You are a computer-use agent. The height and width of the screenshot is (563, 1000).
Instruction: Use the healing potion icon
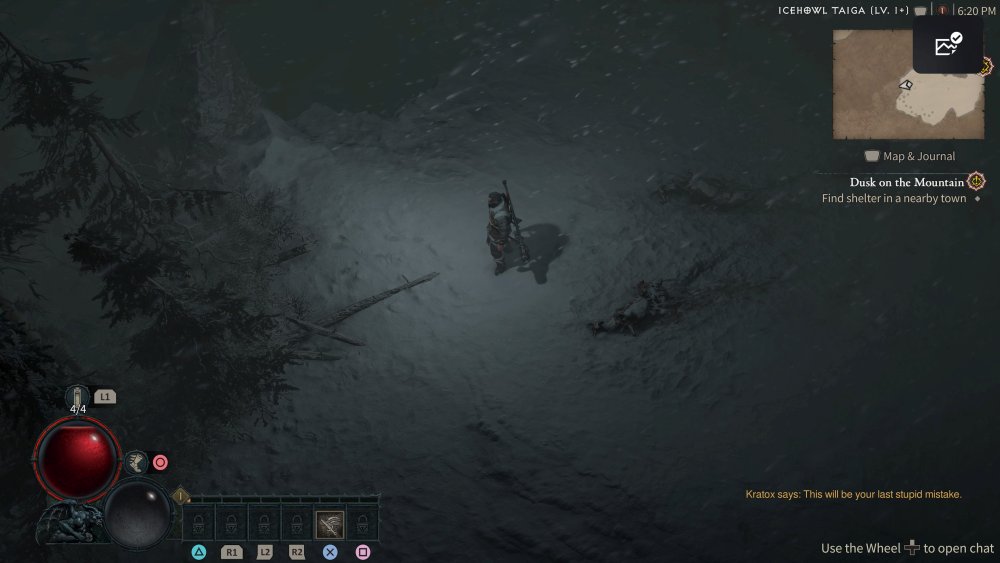tap(77, 396)
